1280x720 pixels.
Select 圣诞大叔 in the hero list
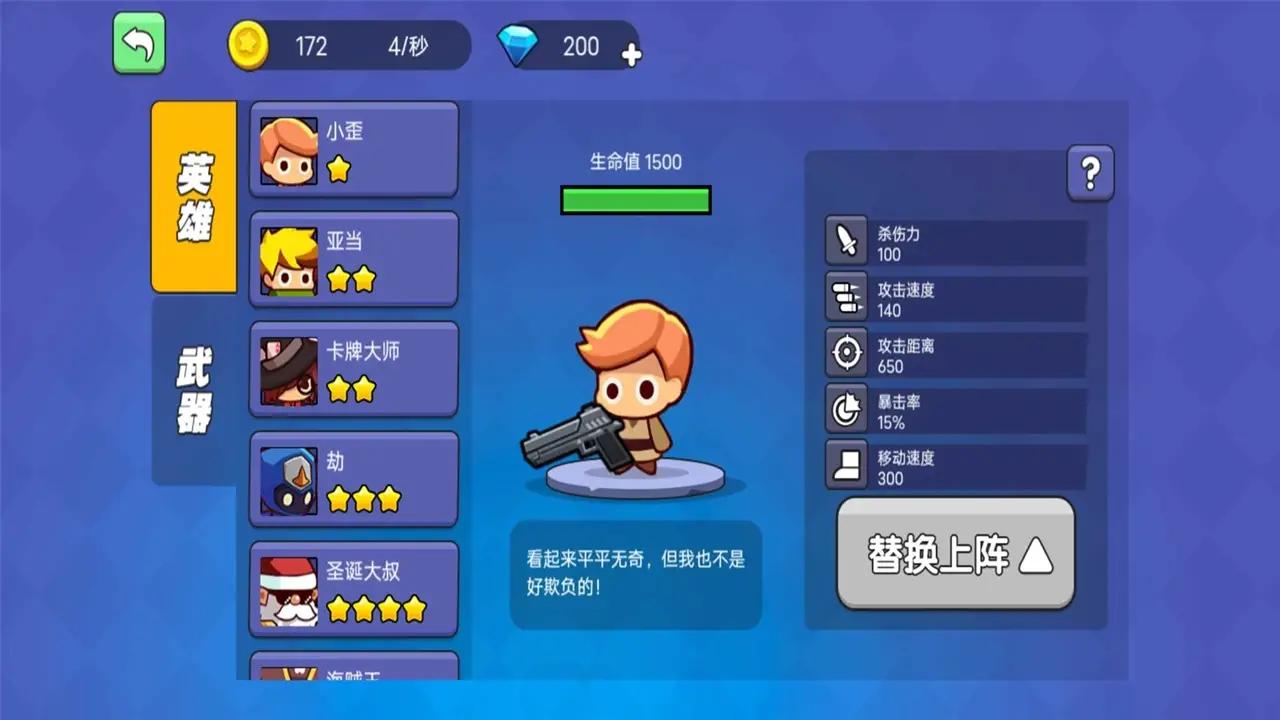coord(353,588)
